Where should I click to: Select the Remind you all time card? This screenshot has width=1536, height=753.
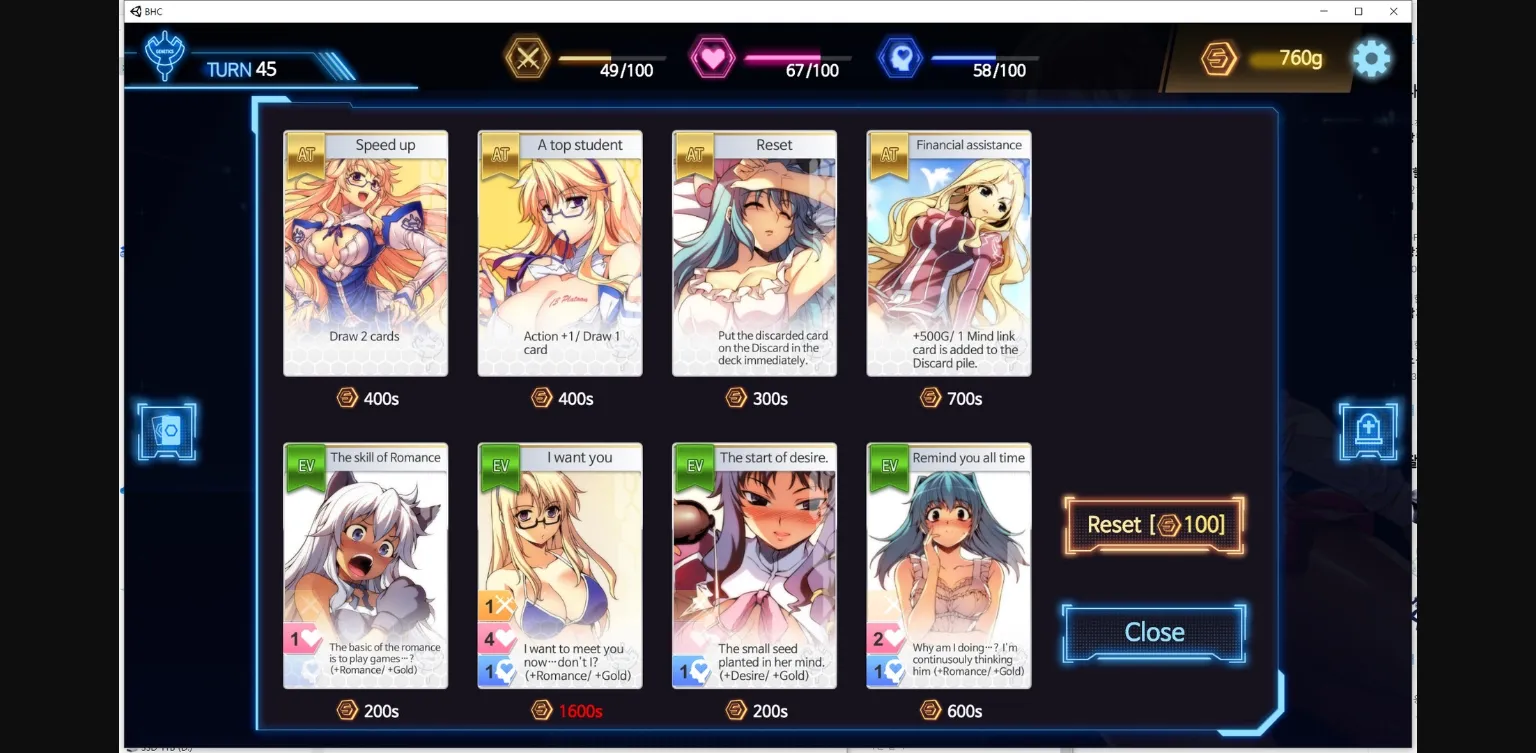click(948, 566)
